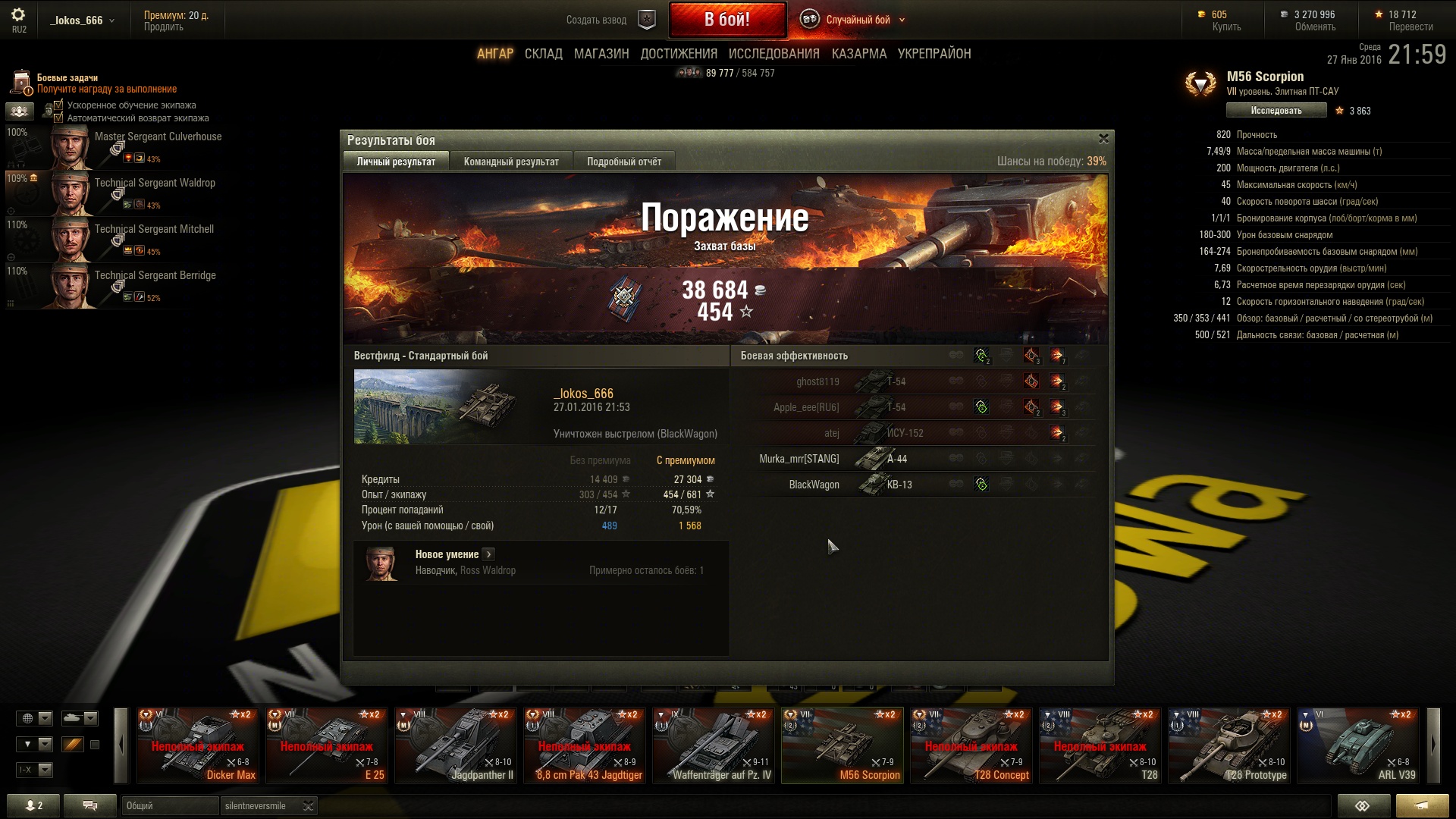Open the ДОСТИЖЕНИЯ achievements page

[x=679, y=54]
